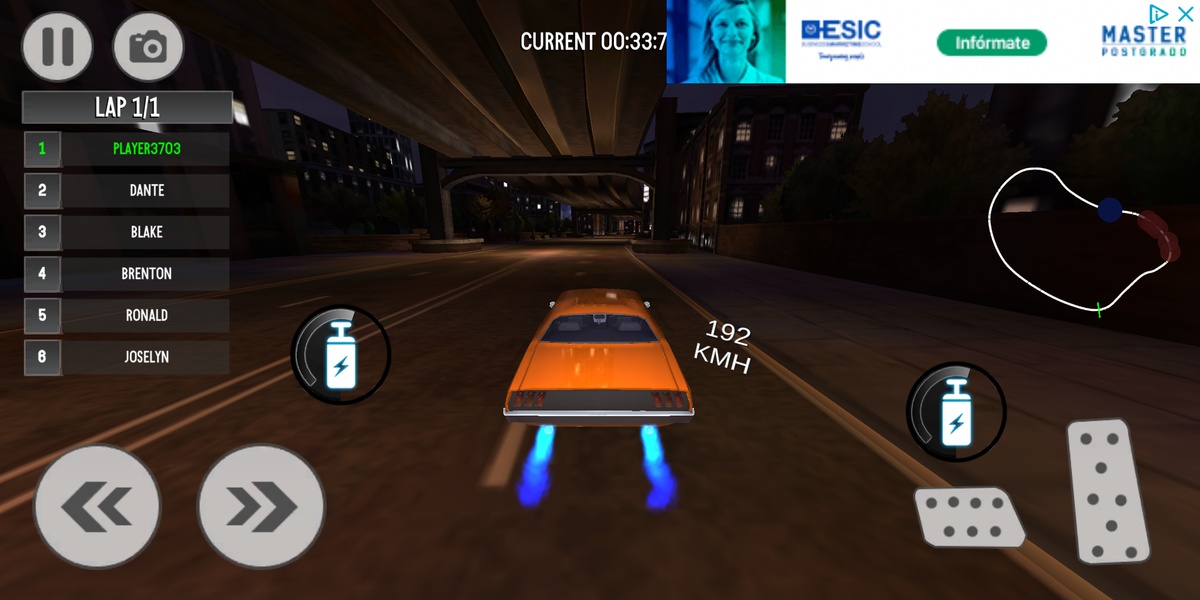Select RONALD in the standings list
This screenshot has width=1200, height=600.
(146, 315)
